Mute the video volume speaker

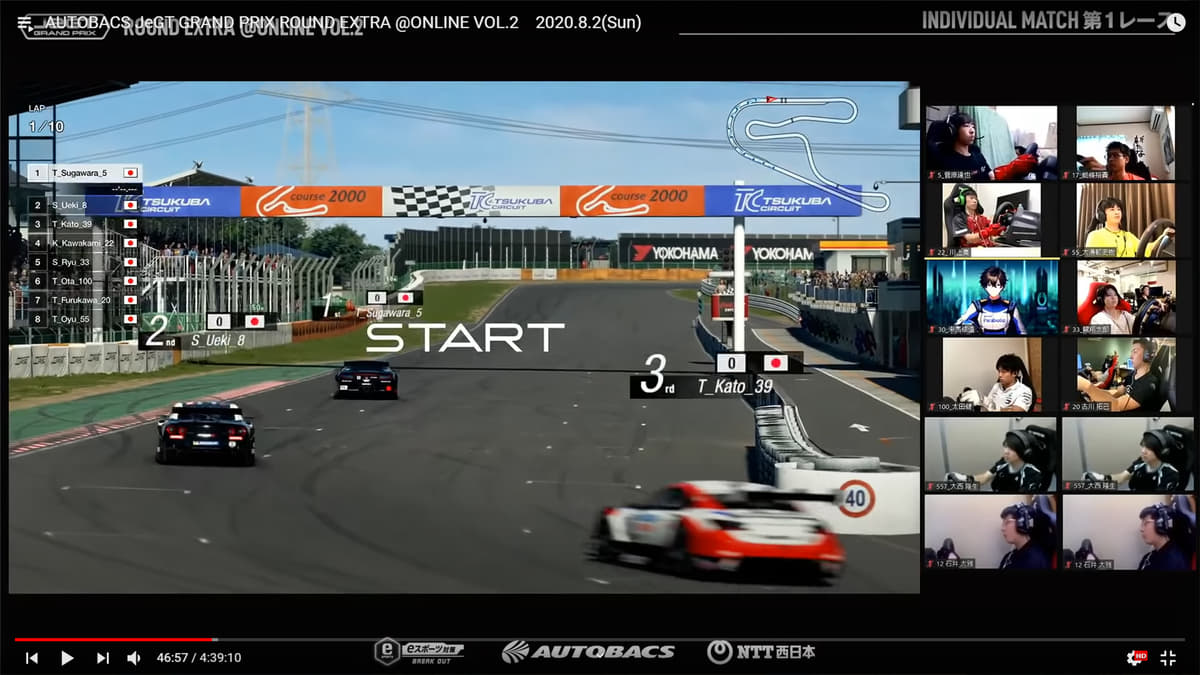[134, 658]
